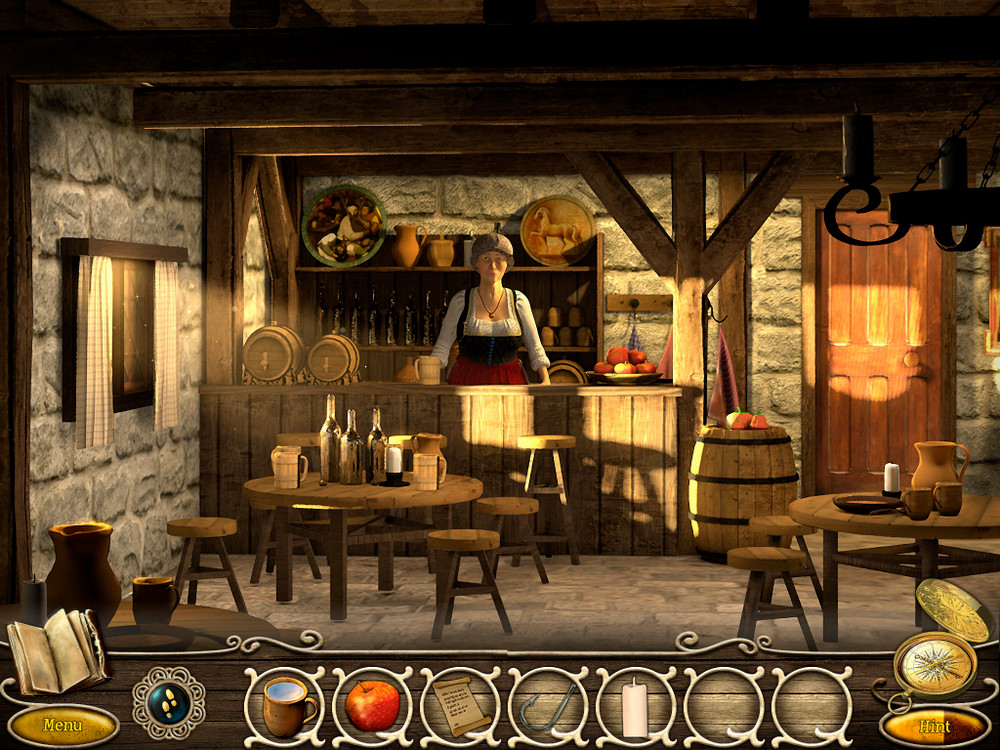Image resolution: width=1000 pixels, height=750 pixels.
Task: Choose the parchment scroll inventory slot
Action: (x=459, y=706)
